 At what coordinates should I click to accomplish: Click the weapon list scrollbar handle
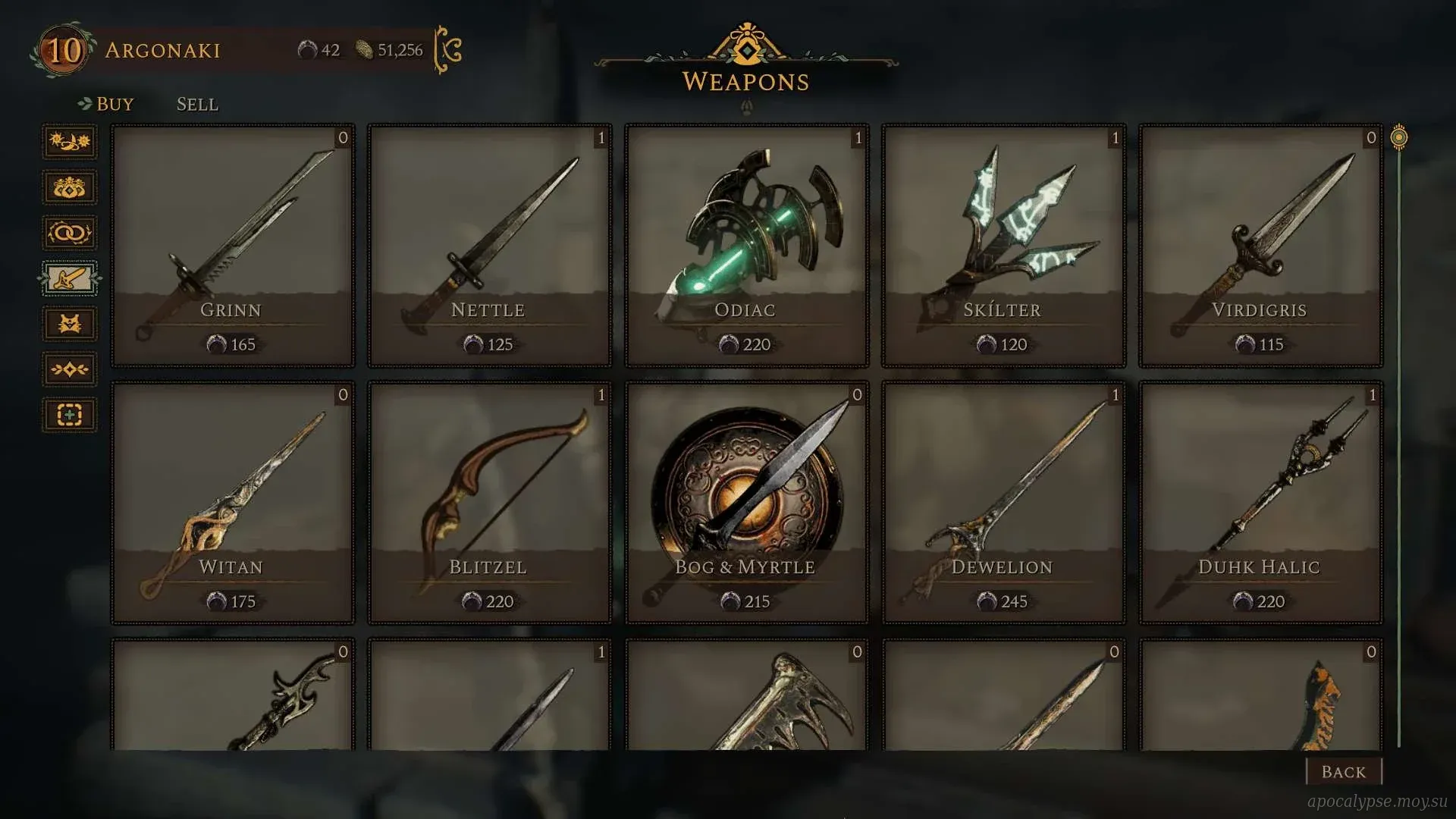tap(1399, 138)
